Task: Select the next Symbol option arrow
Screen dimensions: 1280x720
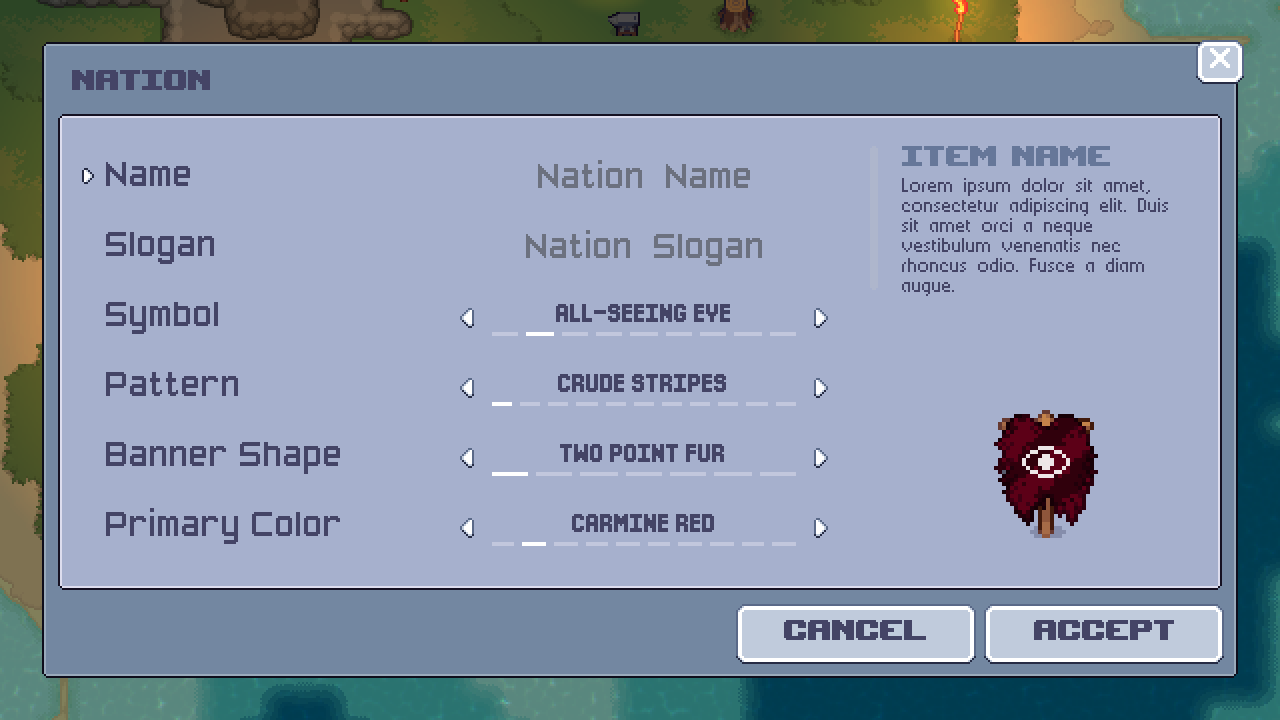Action: pos(821,318)
